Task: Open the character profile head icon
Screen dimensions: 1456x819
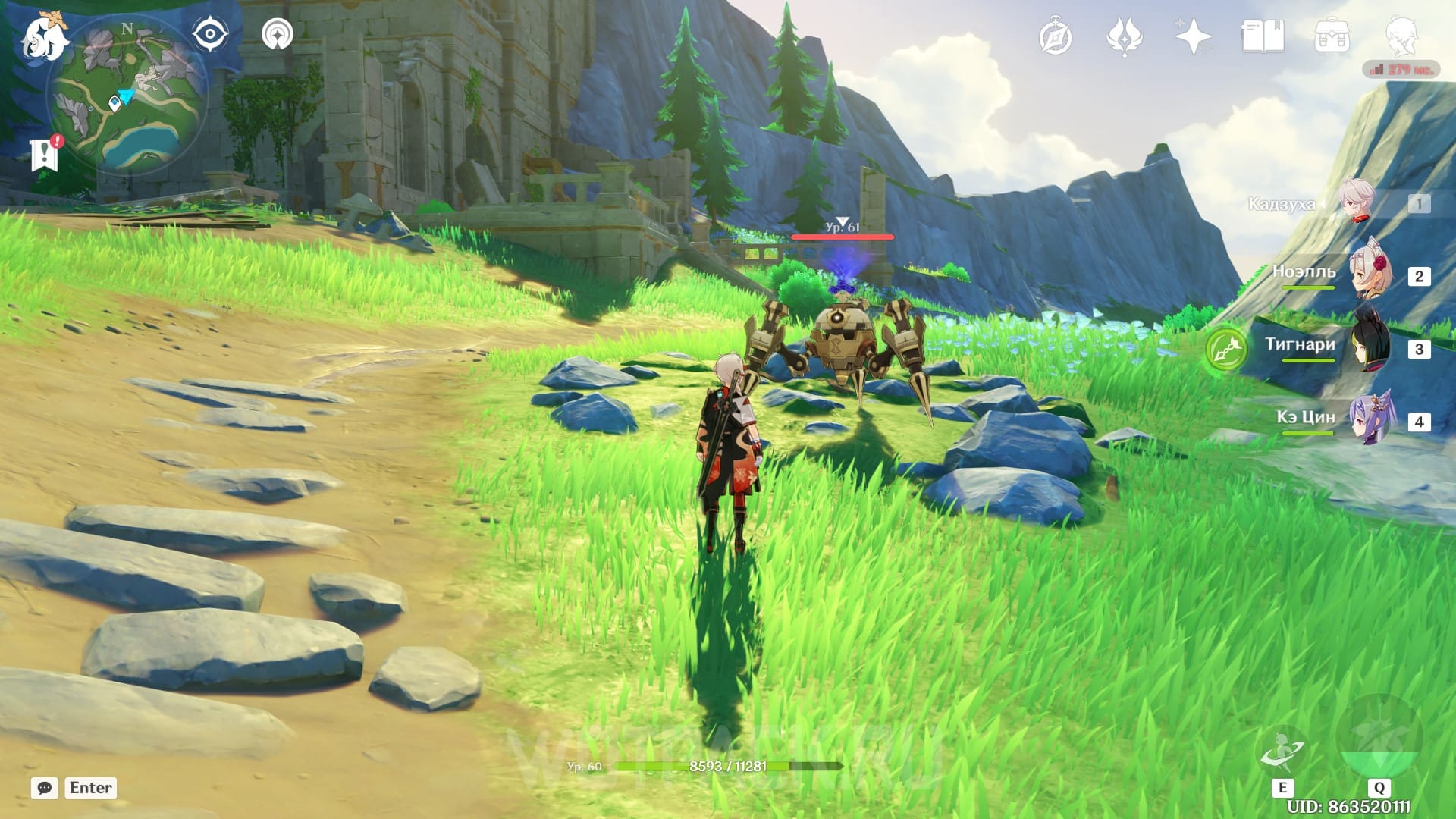Action: click(x=1401, y=36)
